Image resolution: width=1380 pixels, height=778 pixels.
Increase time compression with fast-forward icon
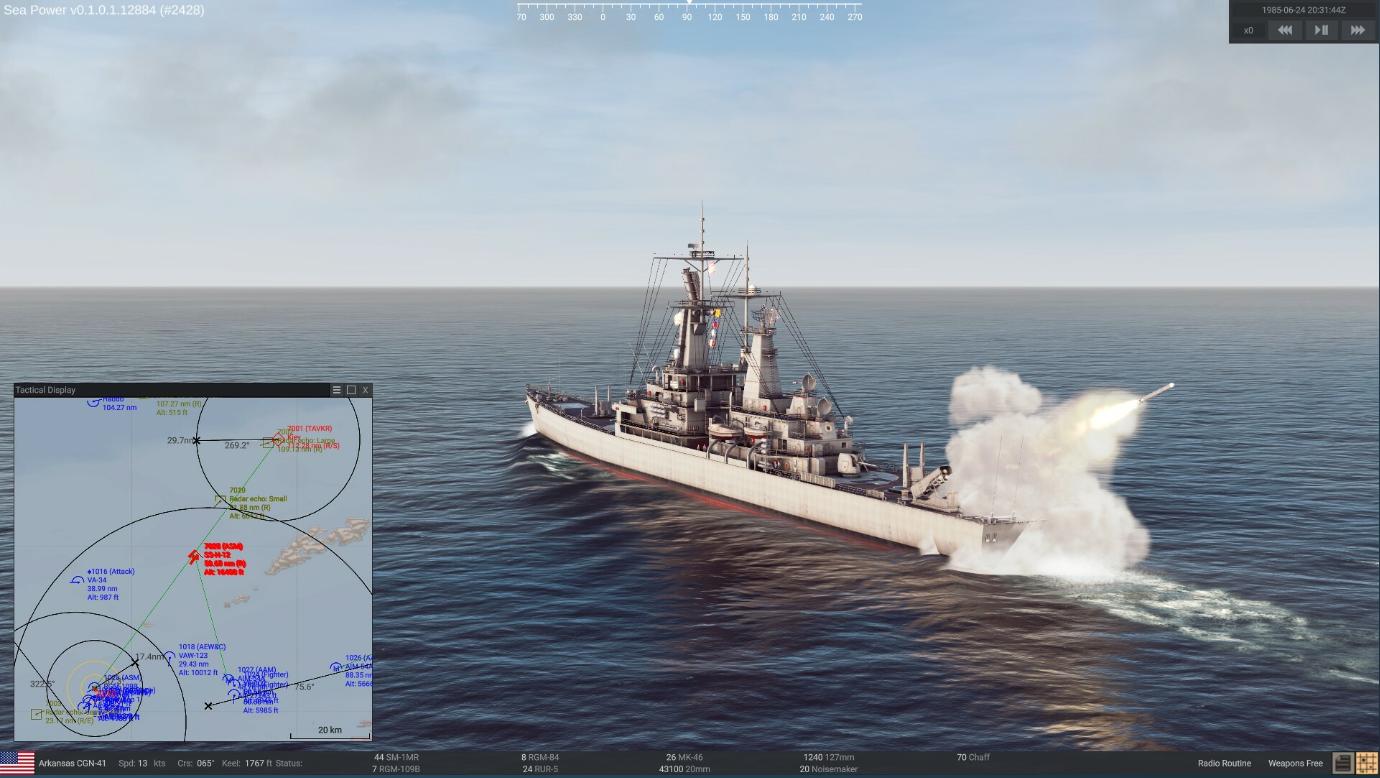[x=1358, y=30]
